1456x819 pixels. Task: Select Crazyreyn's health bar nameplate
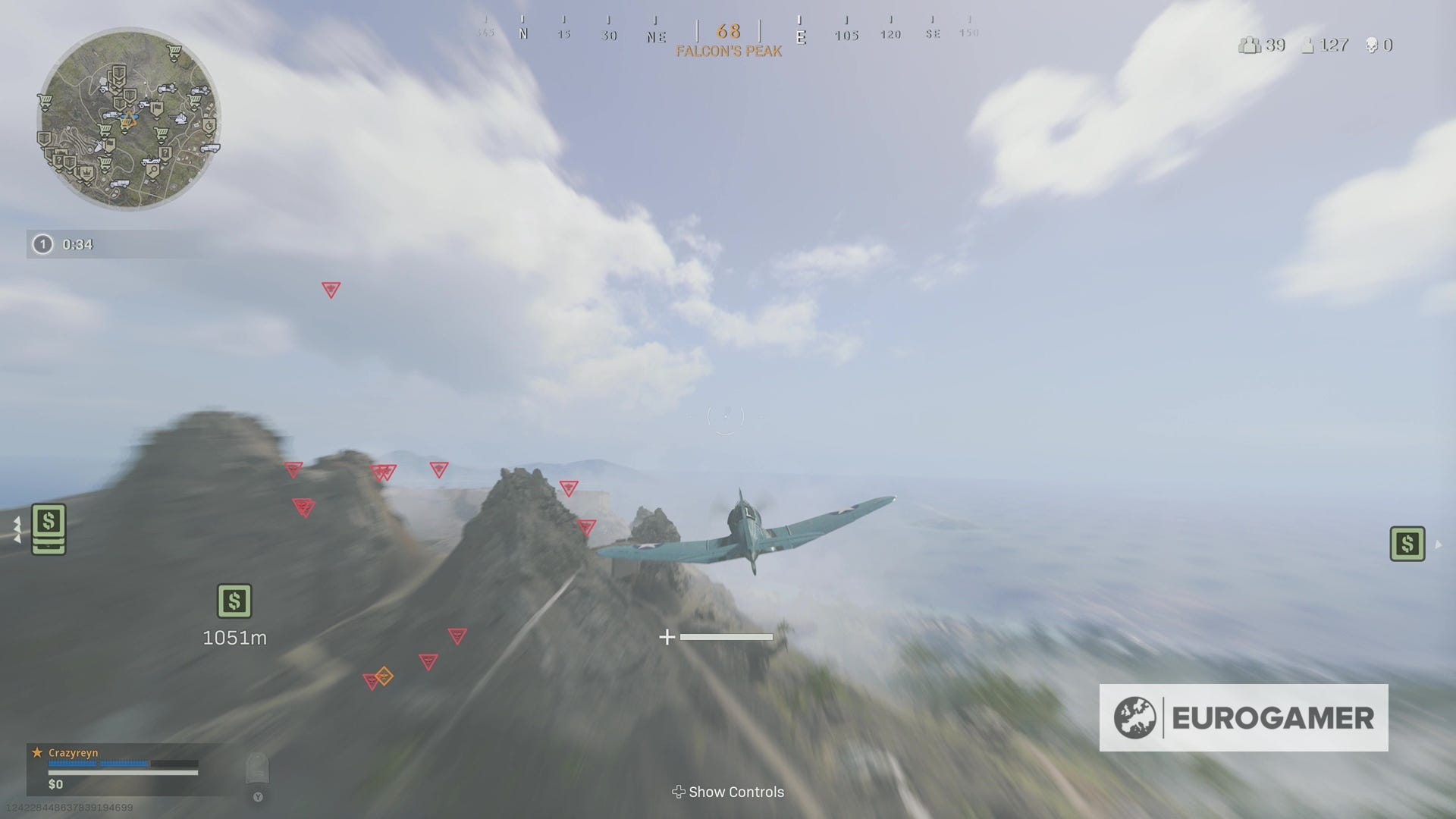99,764
